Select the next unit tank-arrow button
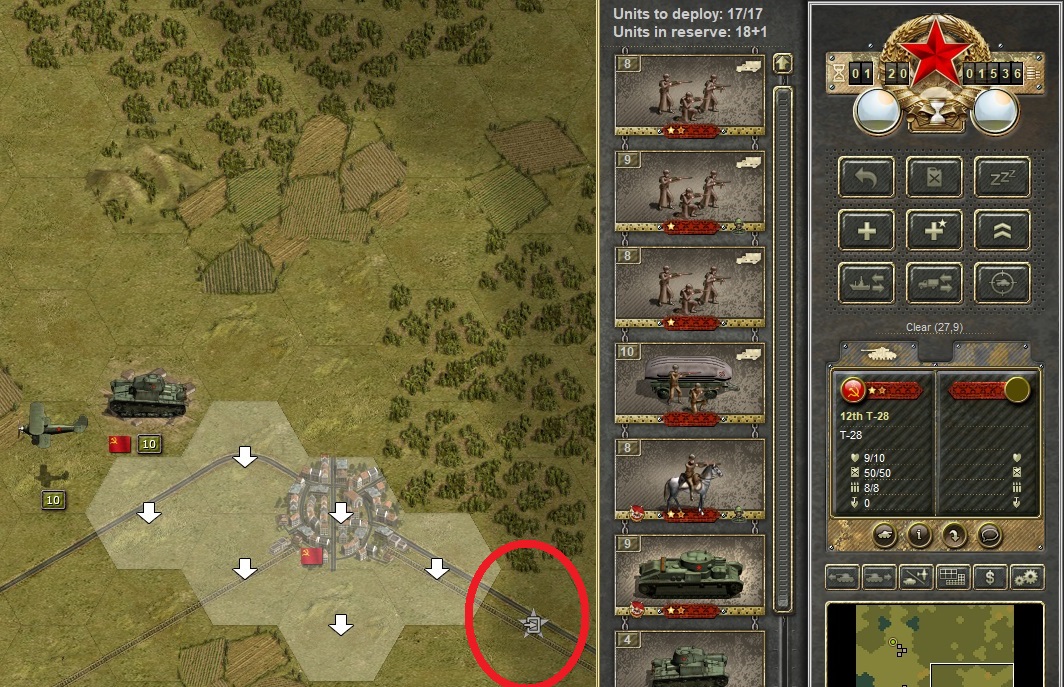The width and height of the screenshot is (1064, 687). 878,577
